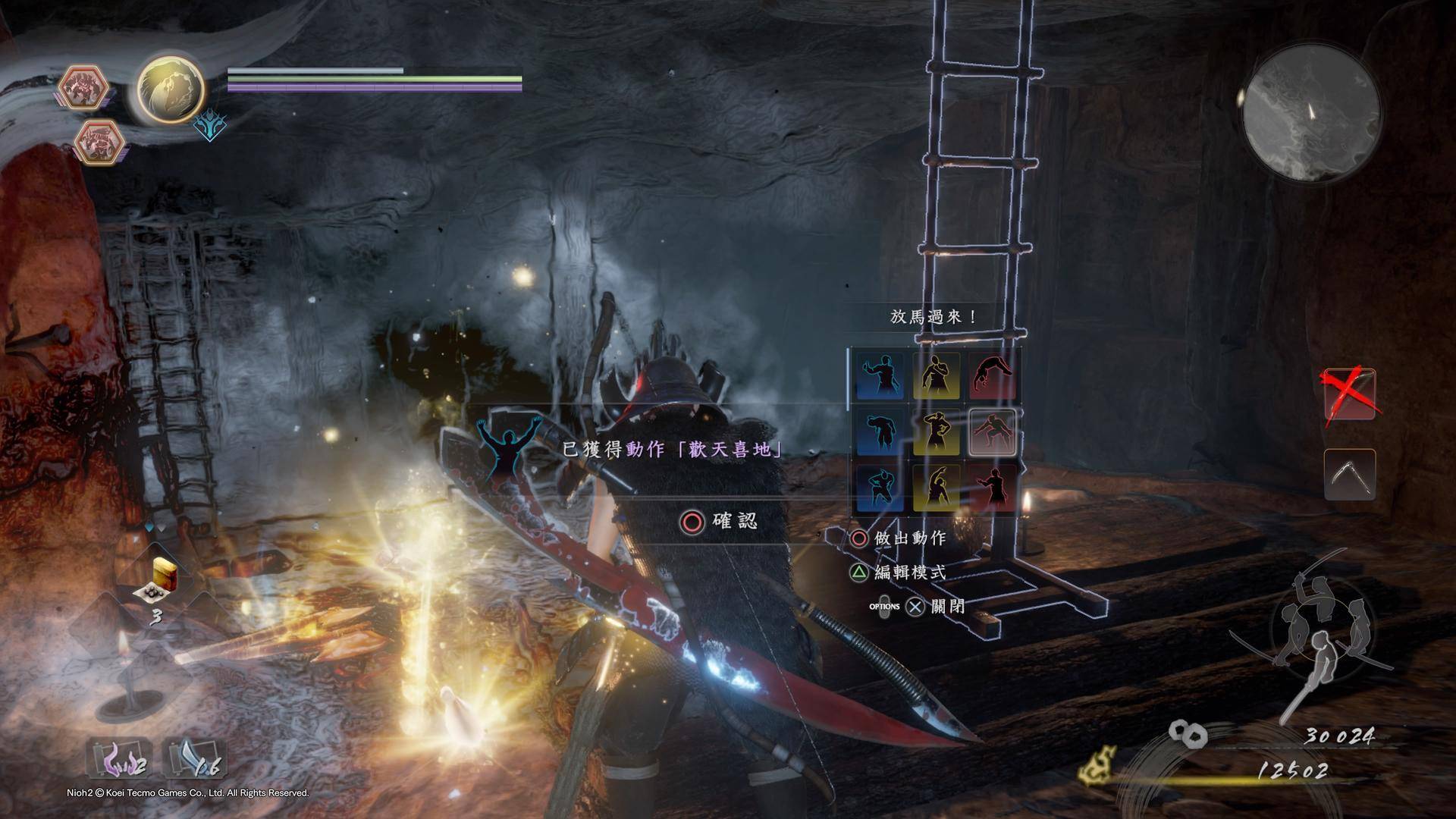Select the golden guardian spirit emblem
Viewport: 1456px width, 819px height.
pyautogui.click(x=170, y=89)
